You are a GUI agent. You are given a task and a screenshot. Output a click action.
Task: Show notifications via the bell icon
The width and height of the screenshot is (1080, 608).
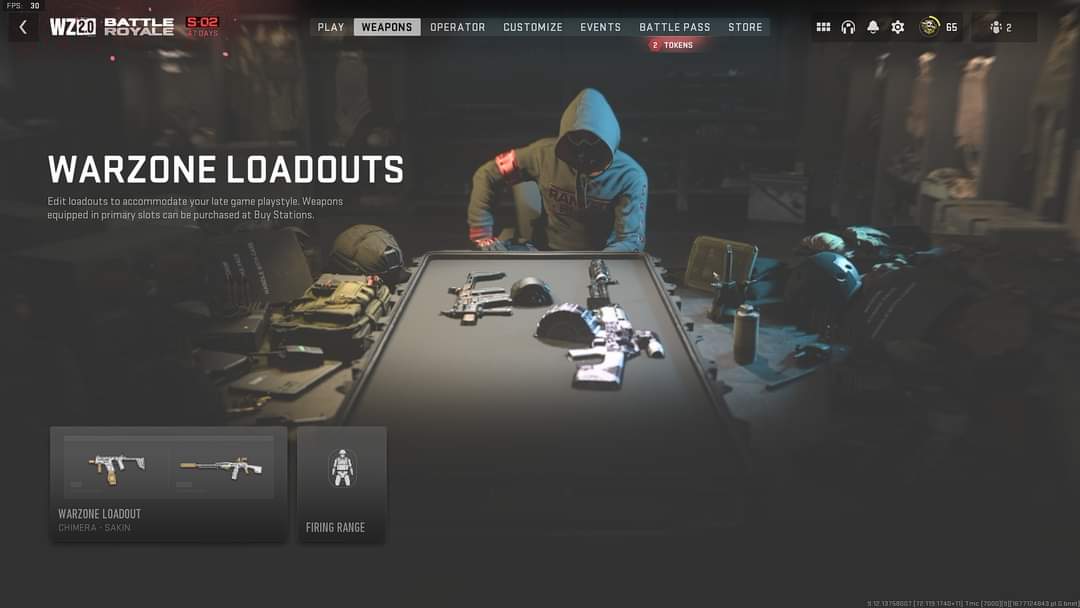tap(873, 27)
